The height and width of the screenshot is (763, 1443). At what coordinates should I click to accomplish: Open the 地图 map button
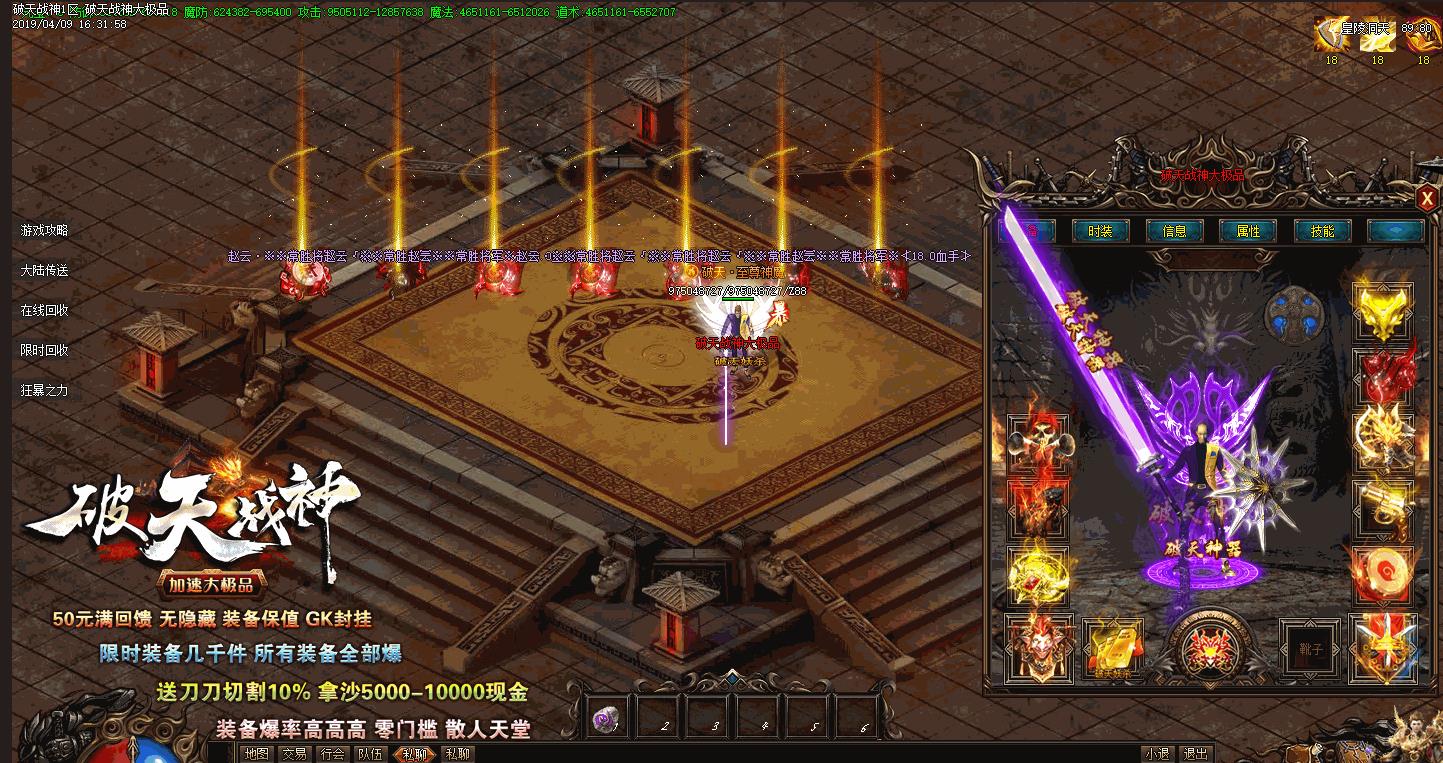point(257,754)
